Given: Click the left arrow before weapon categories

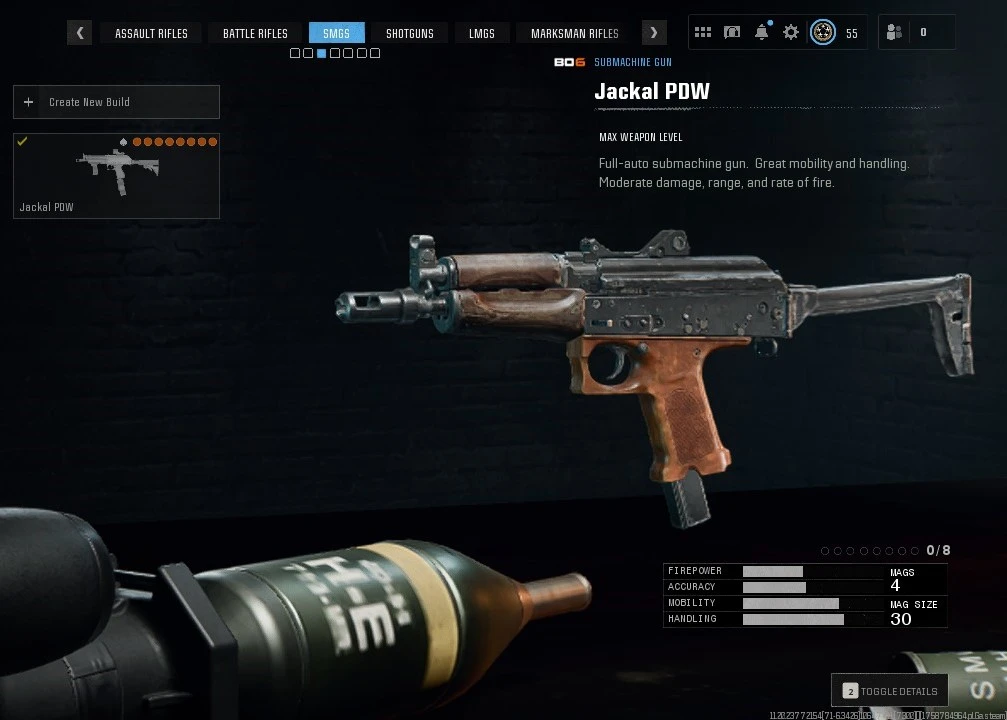Looking at the screenshot, I should [x=80, y=33].
